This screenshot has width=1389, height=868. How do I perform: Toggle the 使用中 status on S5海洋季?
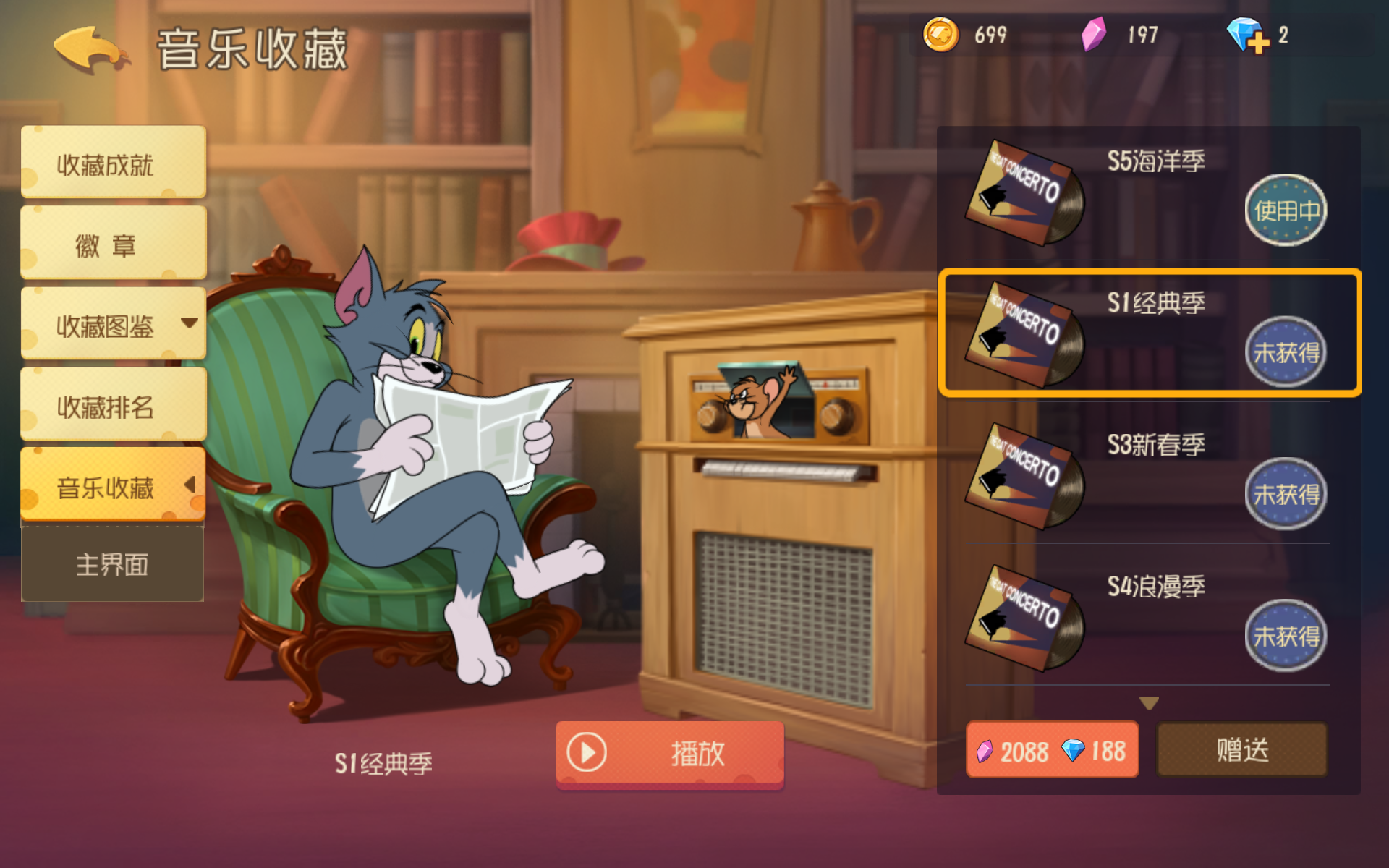coord(1286,210)
